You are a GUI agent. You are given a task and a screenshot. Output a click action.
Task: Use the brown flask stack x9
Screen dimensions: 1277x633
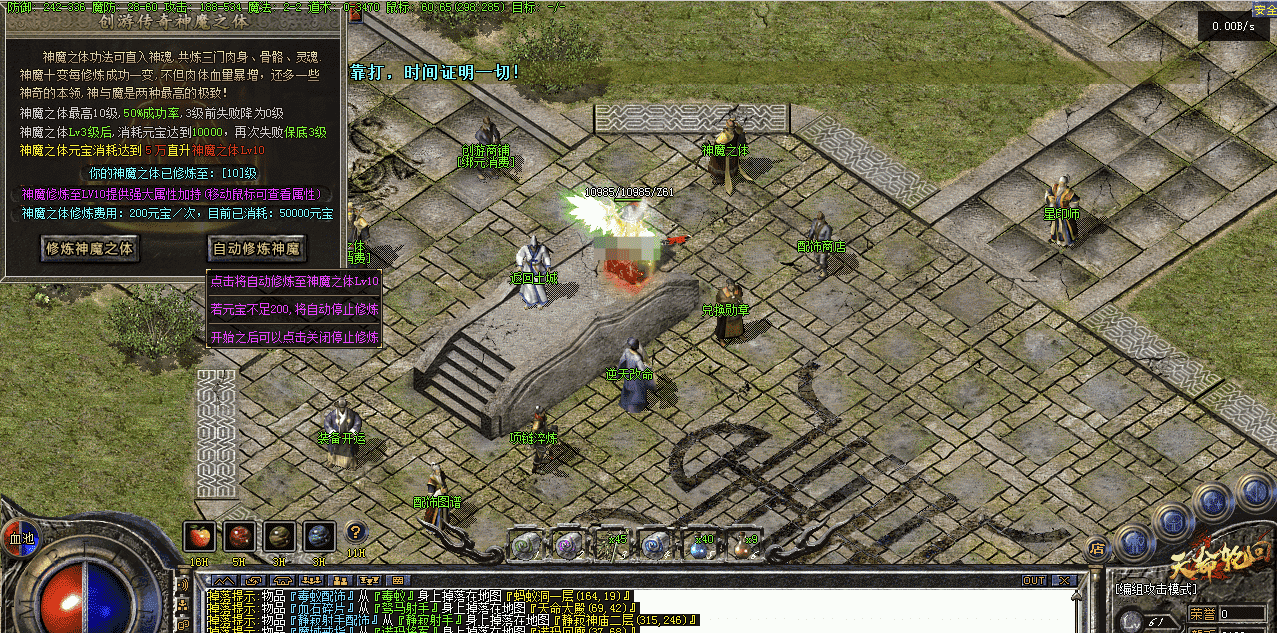tap(742, 546)
